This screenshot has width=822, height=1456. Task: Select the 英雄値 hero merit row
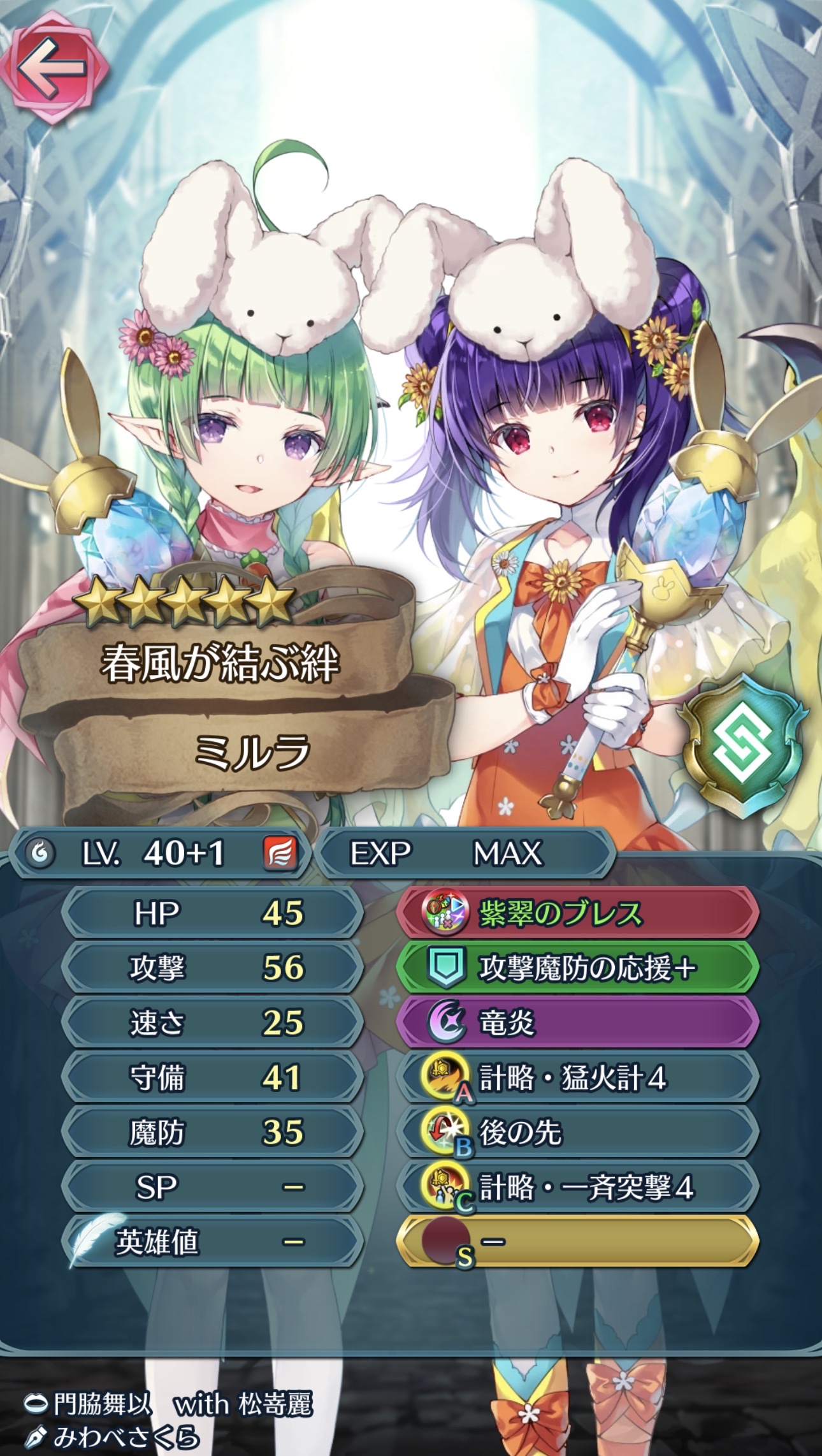(213, 1242)
